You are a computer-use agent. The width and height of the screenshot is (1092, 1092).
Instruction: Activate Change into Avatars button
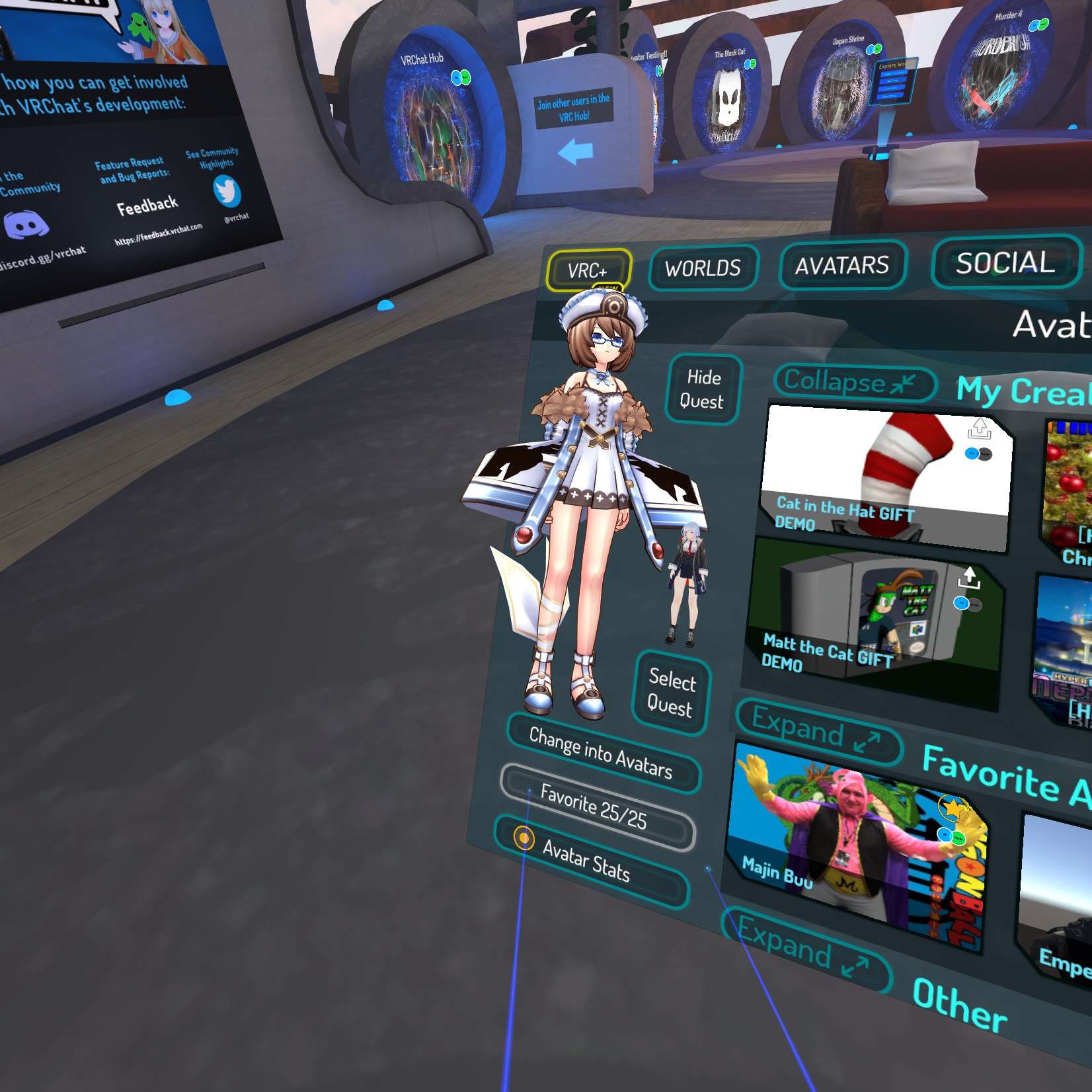click(601, 754)
